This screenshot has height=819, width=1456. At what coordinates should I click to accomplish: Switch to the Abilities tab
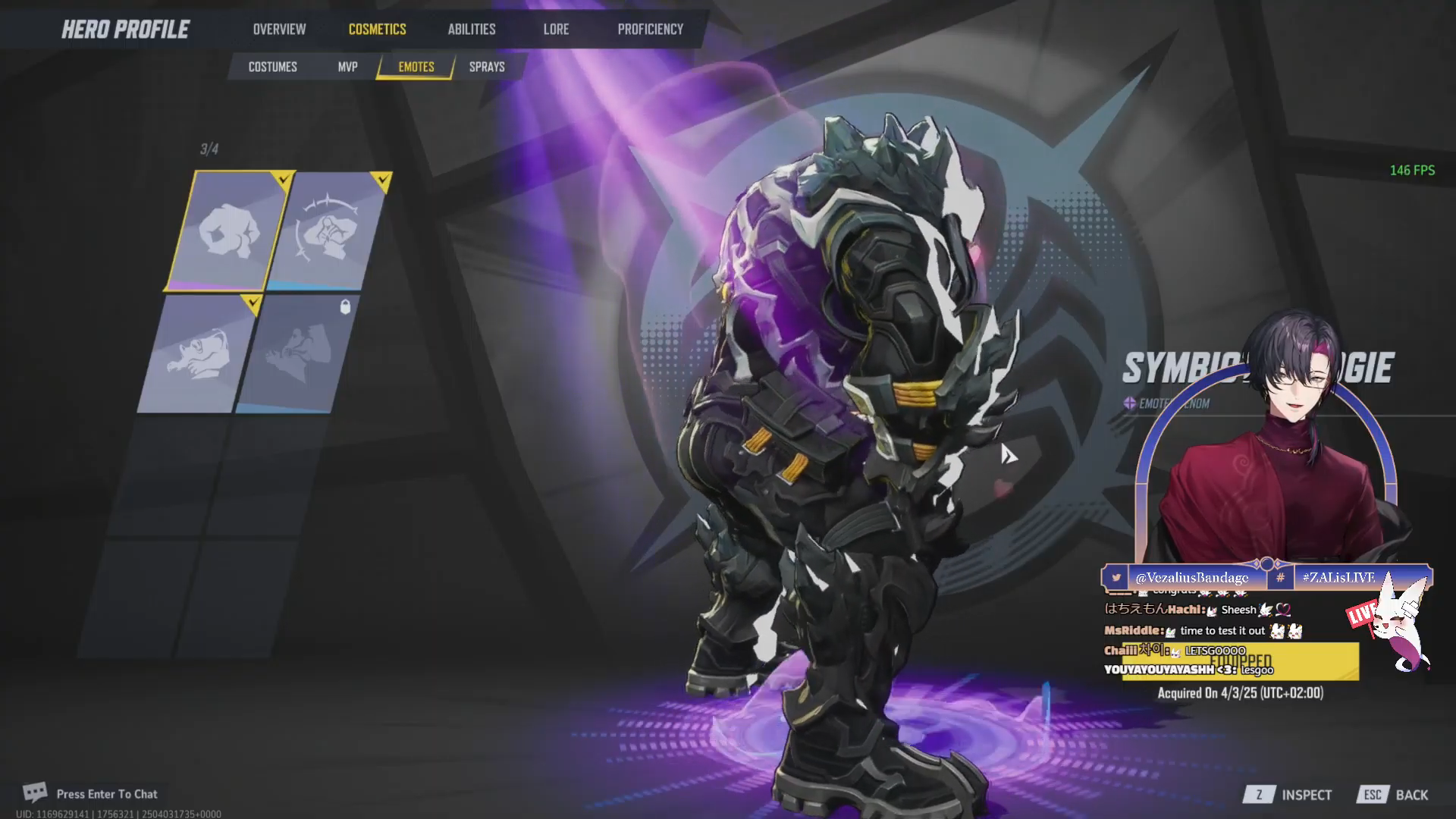(471, 30)
